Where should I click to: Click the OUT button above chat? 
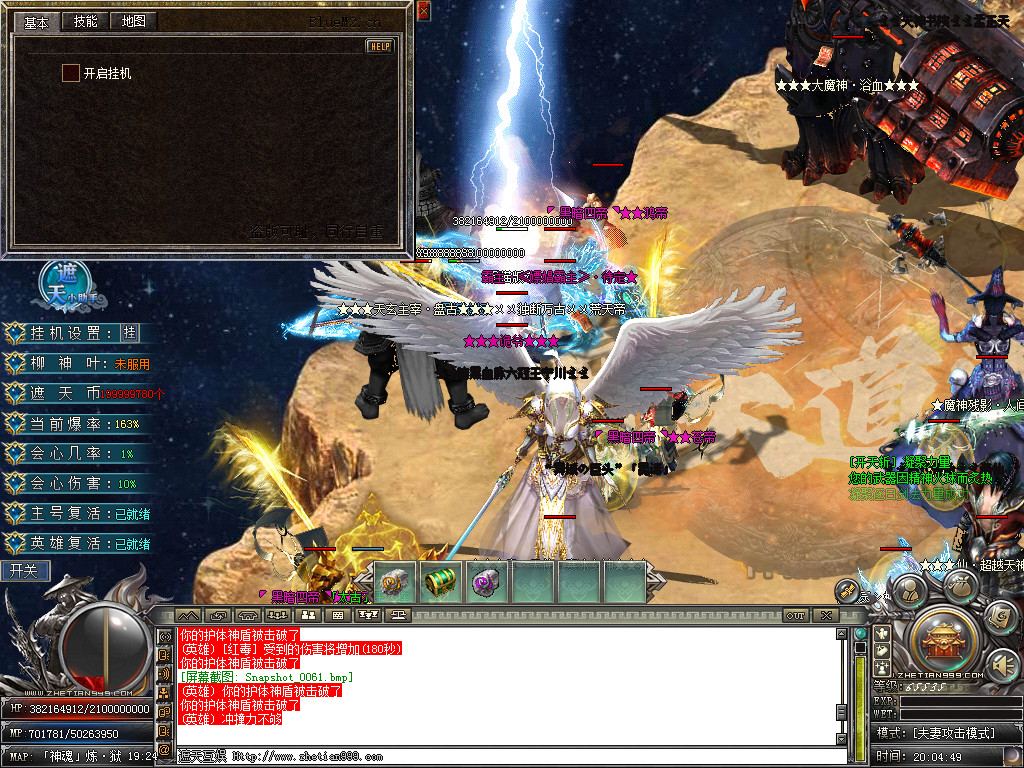[x=795, y=615]
